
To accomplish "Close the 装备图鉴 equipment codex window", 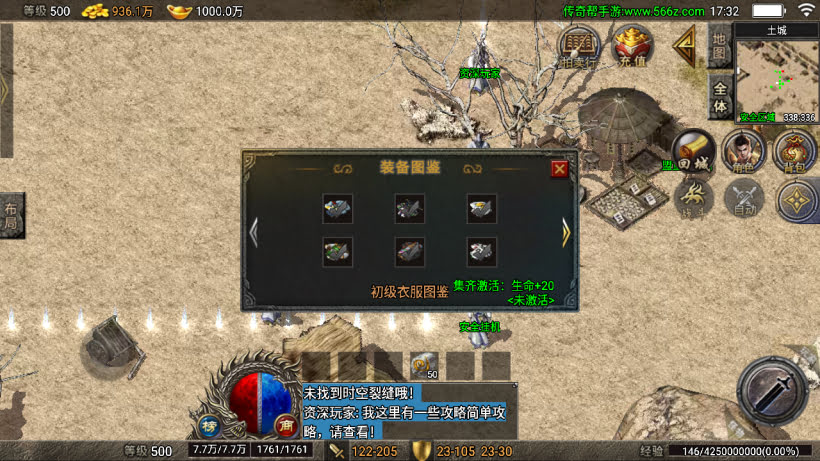I will coord(560,168).
